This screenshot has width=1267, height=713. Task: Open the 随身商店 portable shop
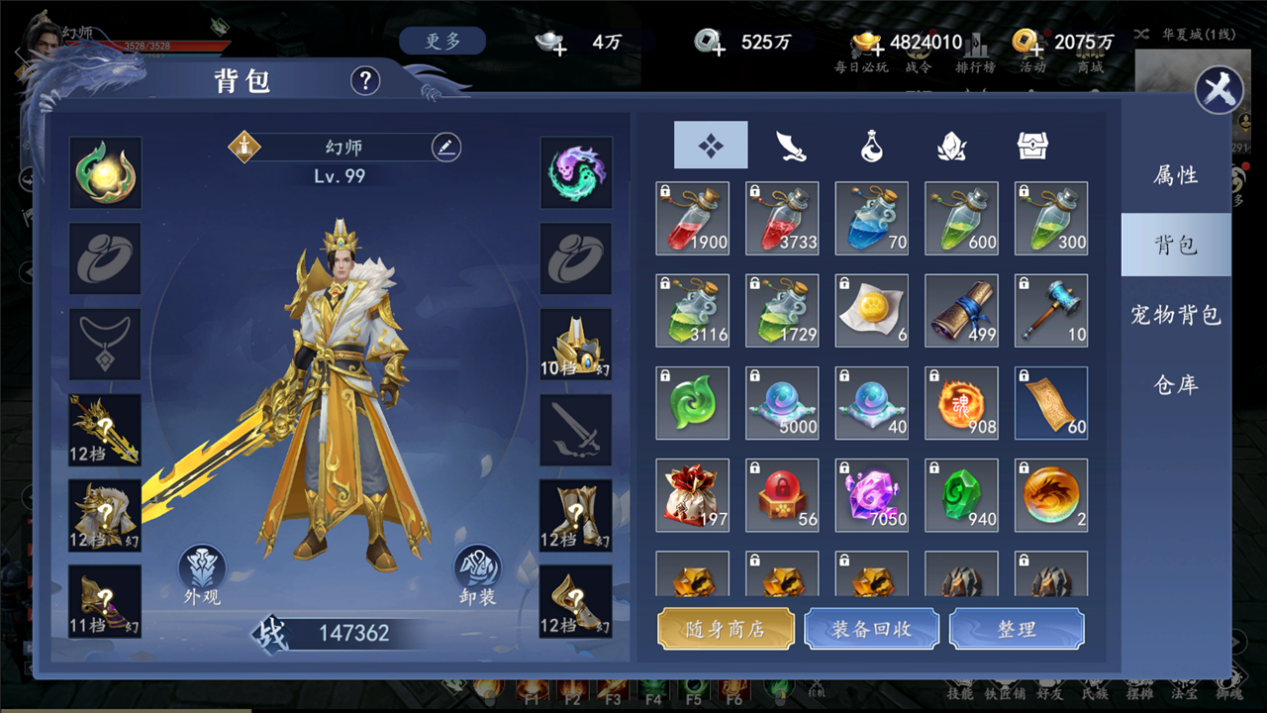pyautogui.click(x=726, y=629)
